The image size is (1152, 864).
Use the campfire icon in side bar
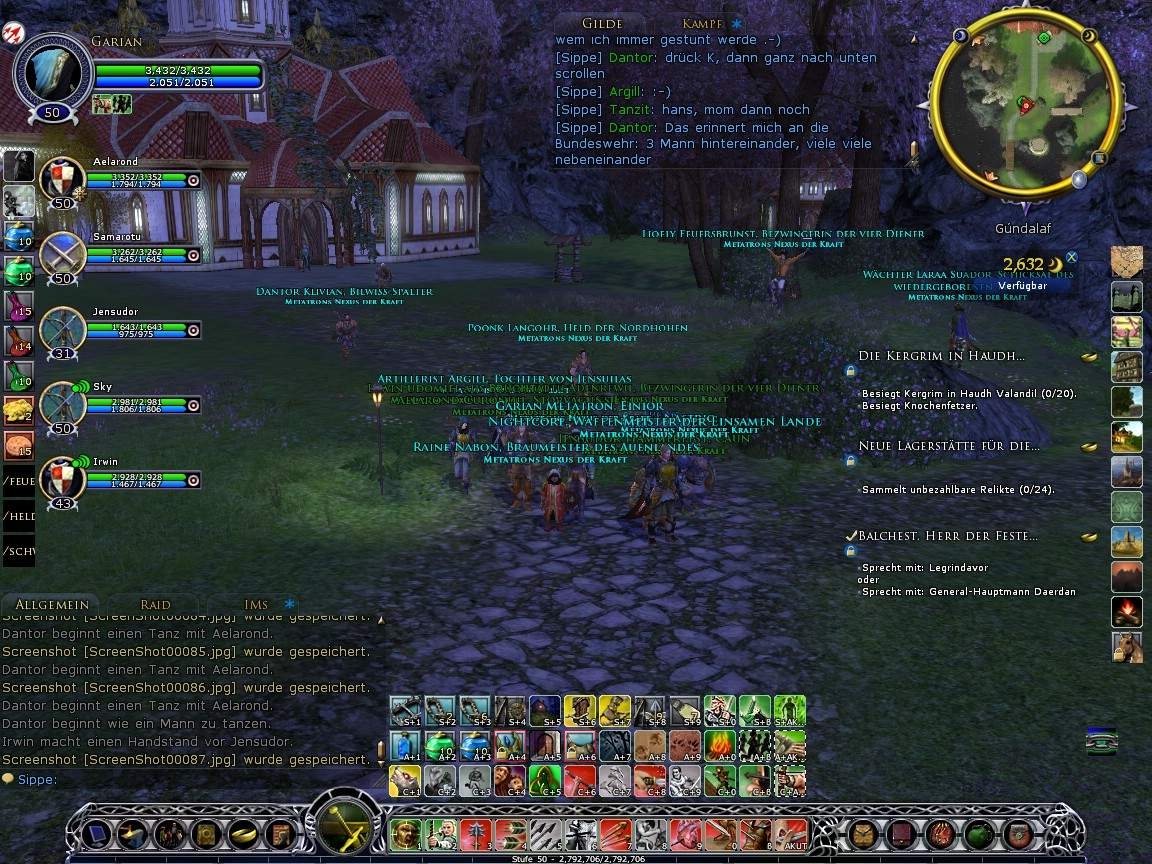click(1126, 611)
